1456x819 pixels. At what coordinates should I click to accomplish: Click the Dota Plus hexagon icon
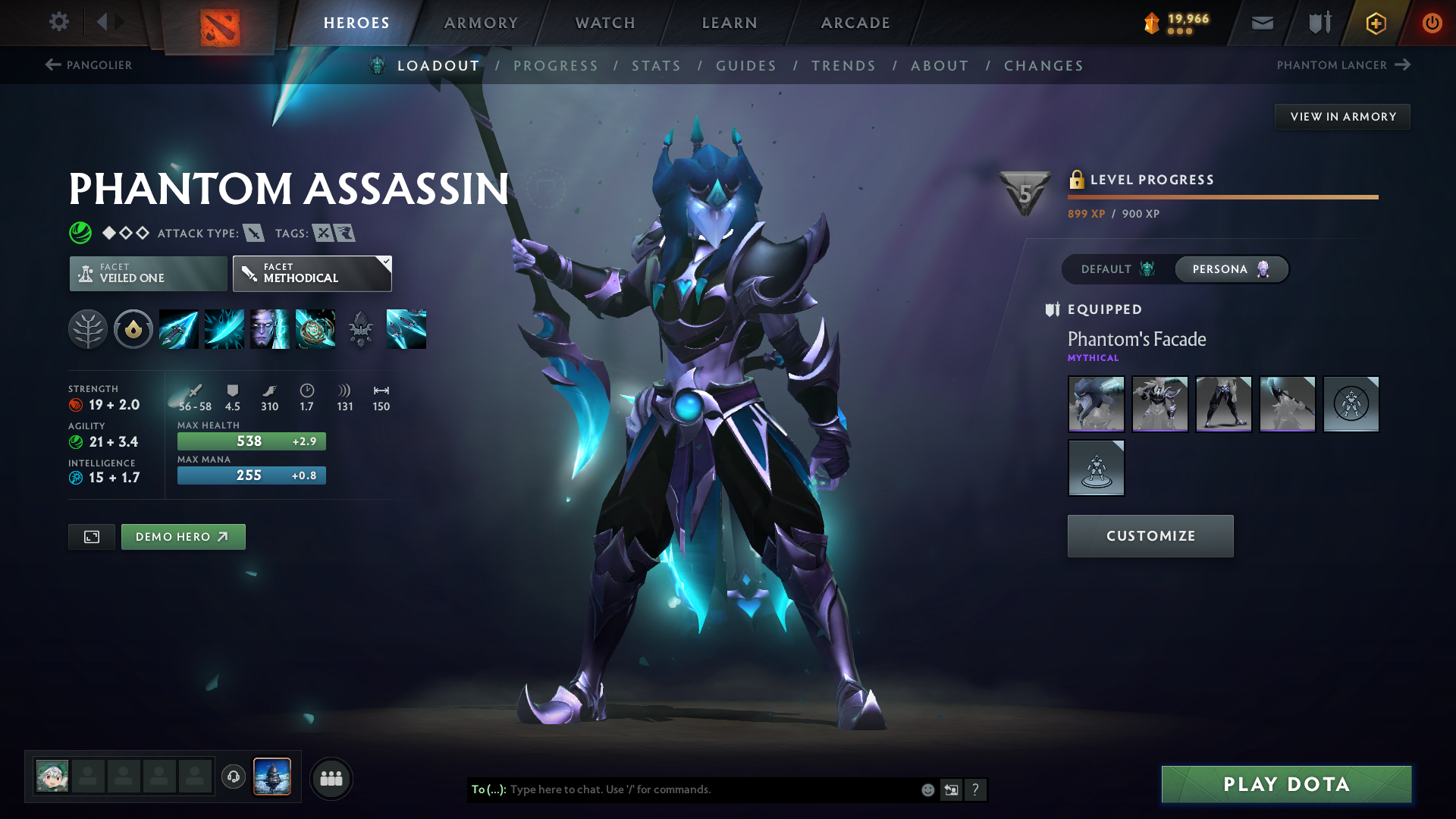point(1376,23)
